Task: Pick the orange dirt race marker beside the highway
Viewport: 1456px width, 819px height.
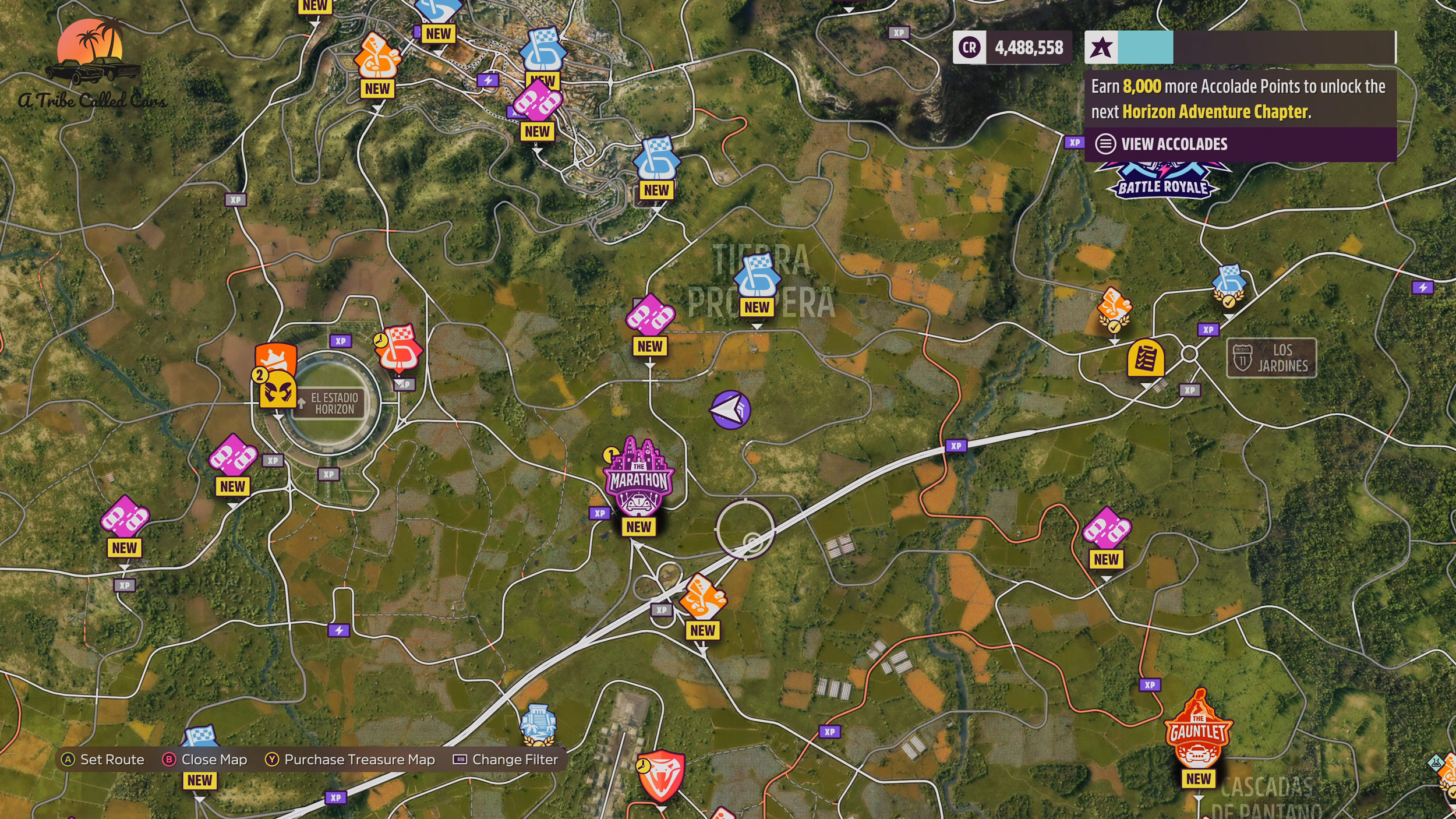Action: [702, 597]
